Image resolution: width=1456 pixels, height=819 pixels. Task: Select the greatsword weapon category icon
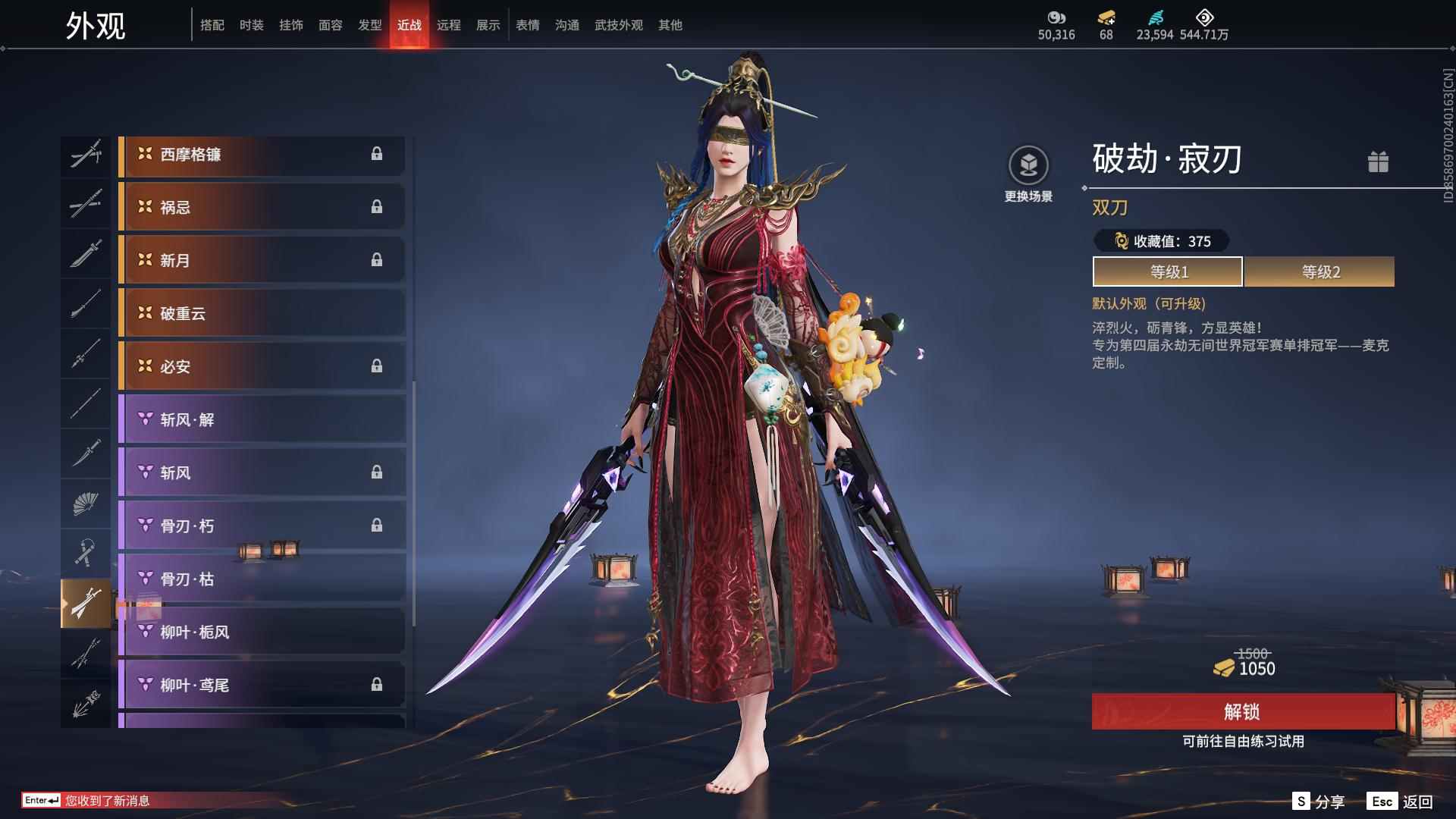(x=86, y=256)
